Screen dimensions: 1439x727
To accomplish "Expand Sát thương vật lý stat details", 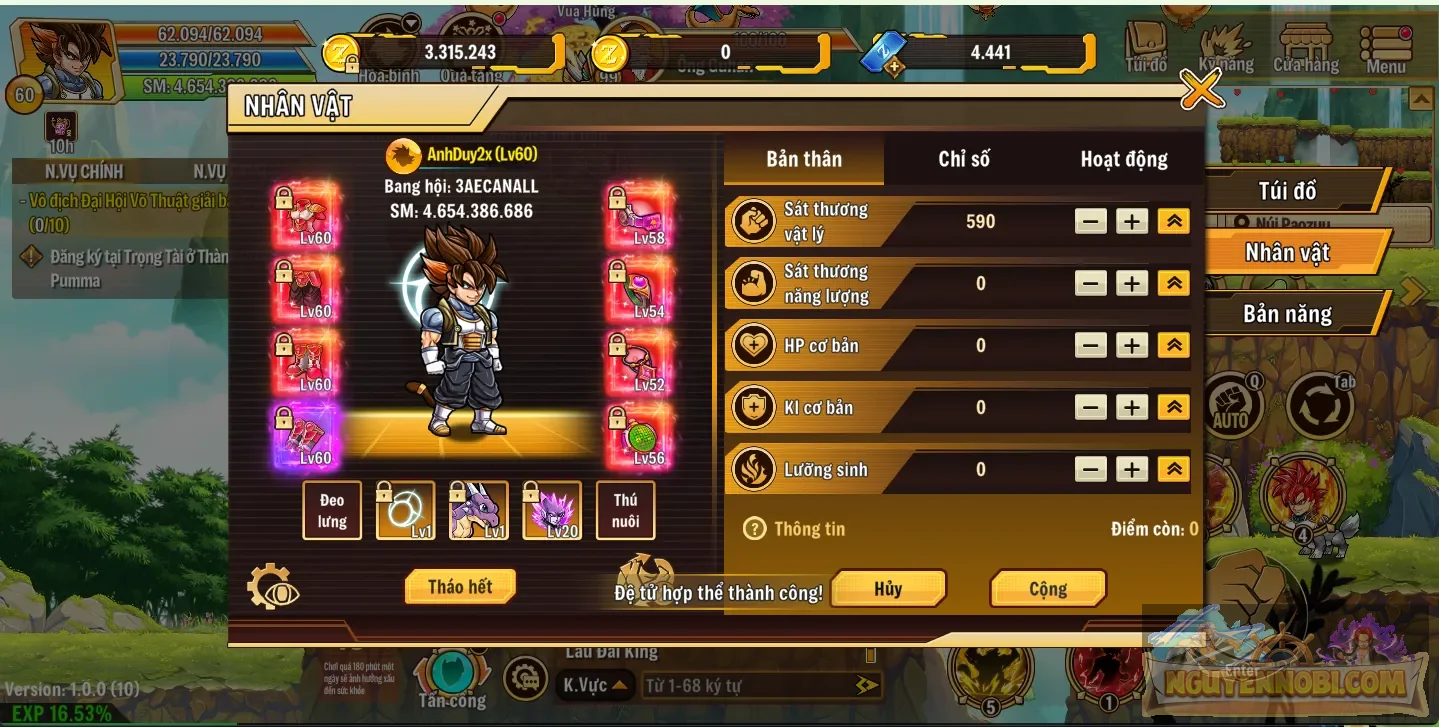I will pyautogui.click(x=1172, y=221).
